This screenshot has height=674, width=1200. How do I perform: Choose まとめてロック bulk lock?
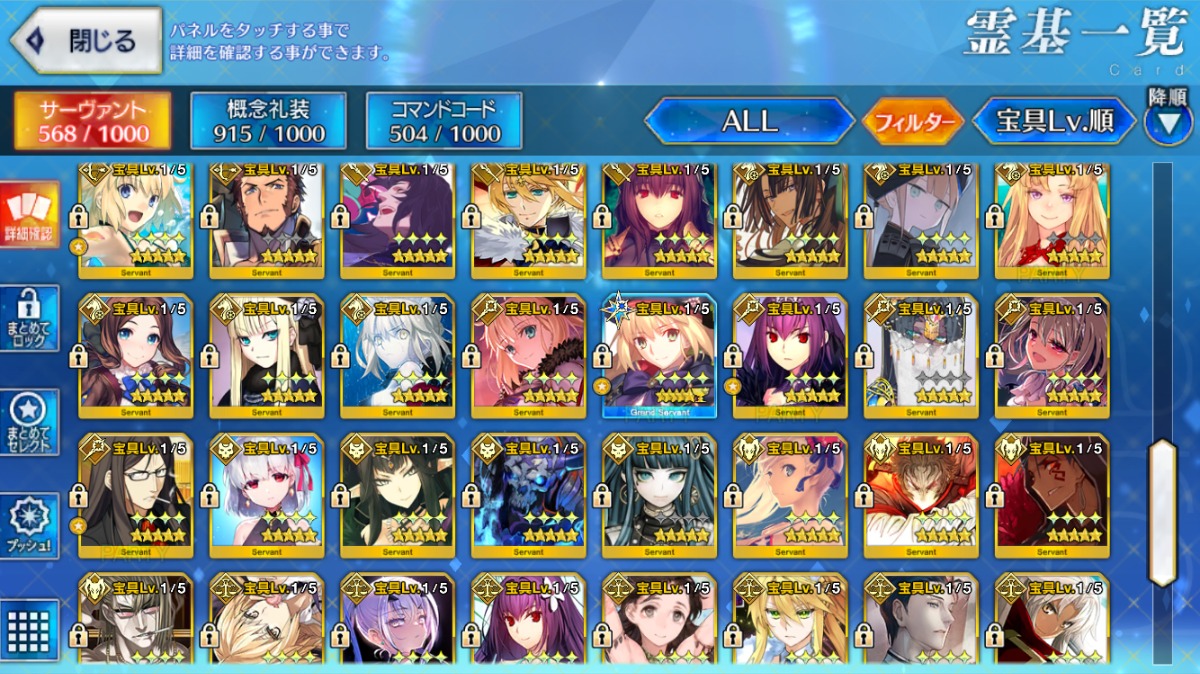[29, 318]
